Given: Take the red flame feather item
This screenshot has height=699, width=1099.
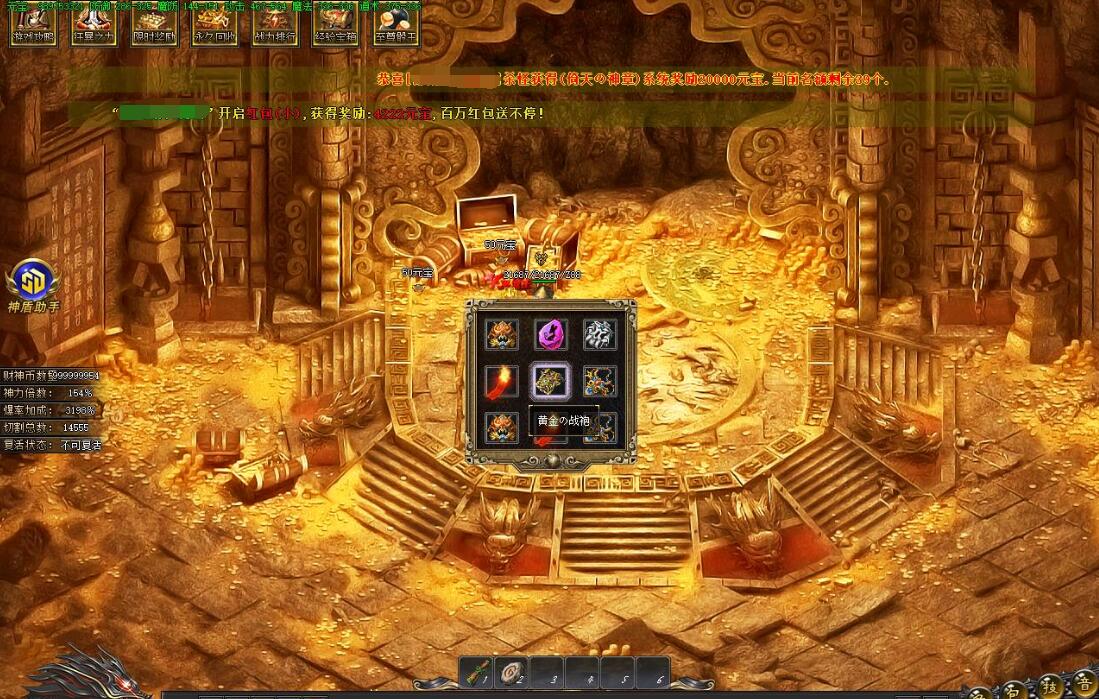Looking at the screenshot, I should pyautogui.click(x=501, y=380).
